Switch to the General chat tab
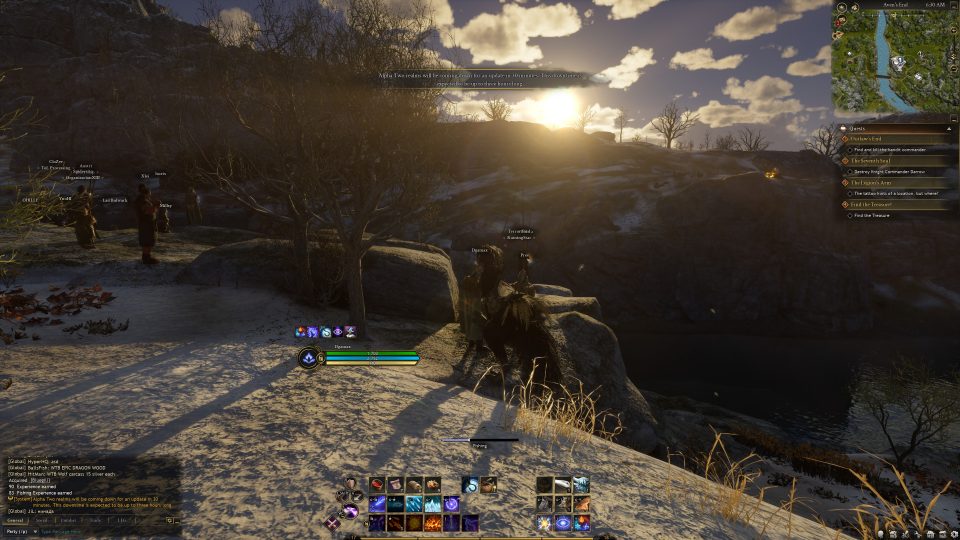This screenshot has height=540, width=960. coord(15,520)
